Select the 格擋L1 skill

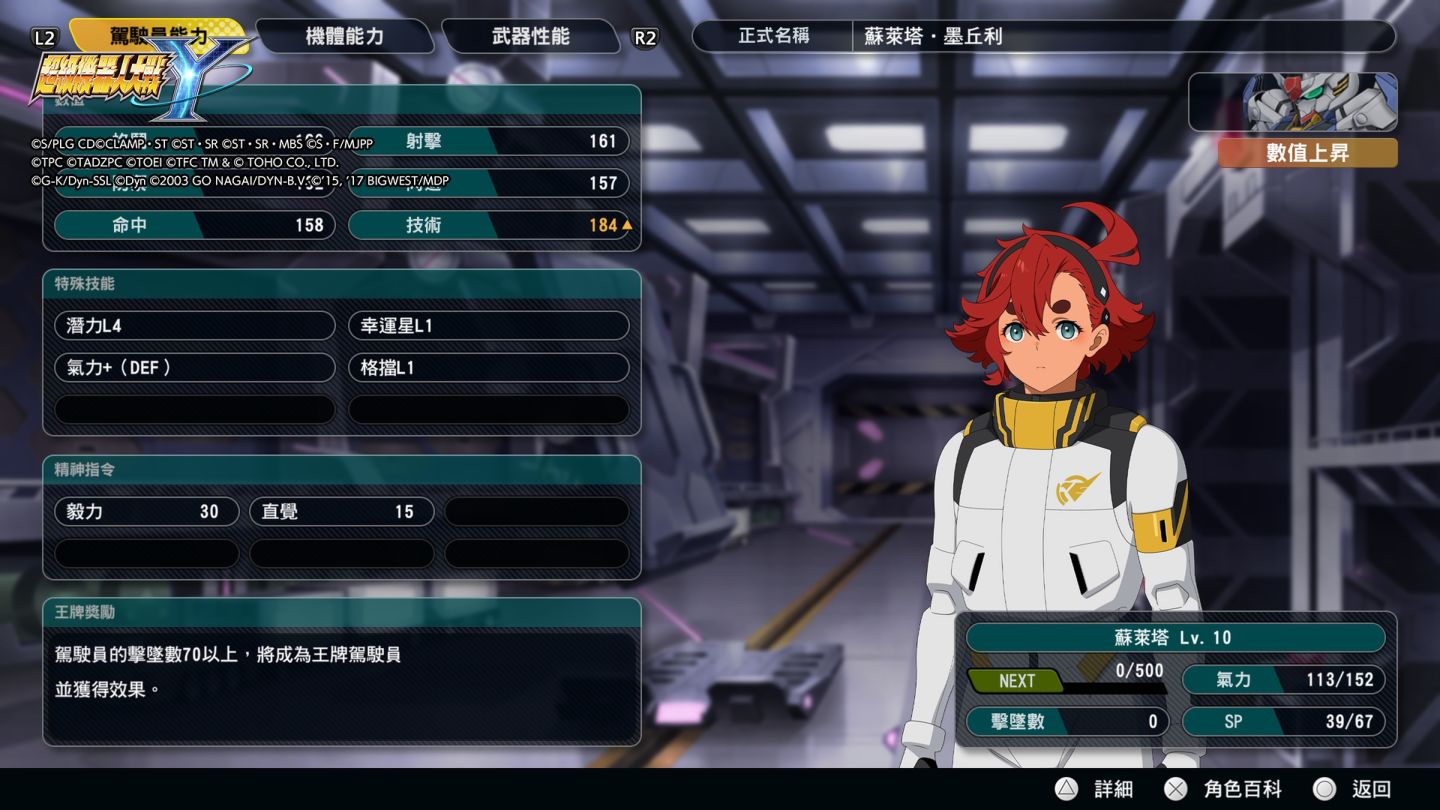(489, 368)
